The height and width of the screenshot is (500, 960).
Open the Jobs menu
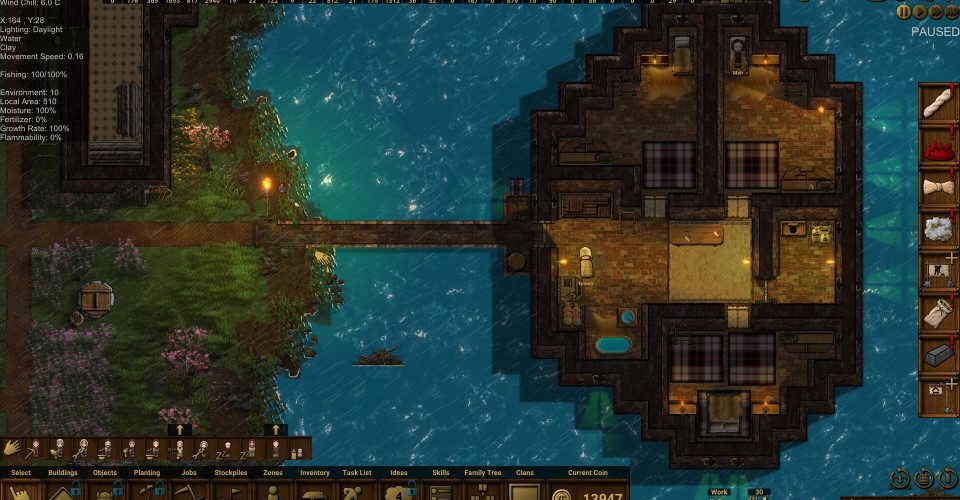click(x=188, y=490)
